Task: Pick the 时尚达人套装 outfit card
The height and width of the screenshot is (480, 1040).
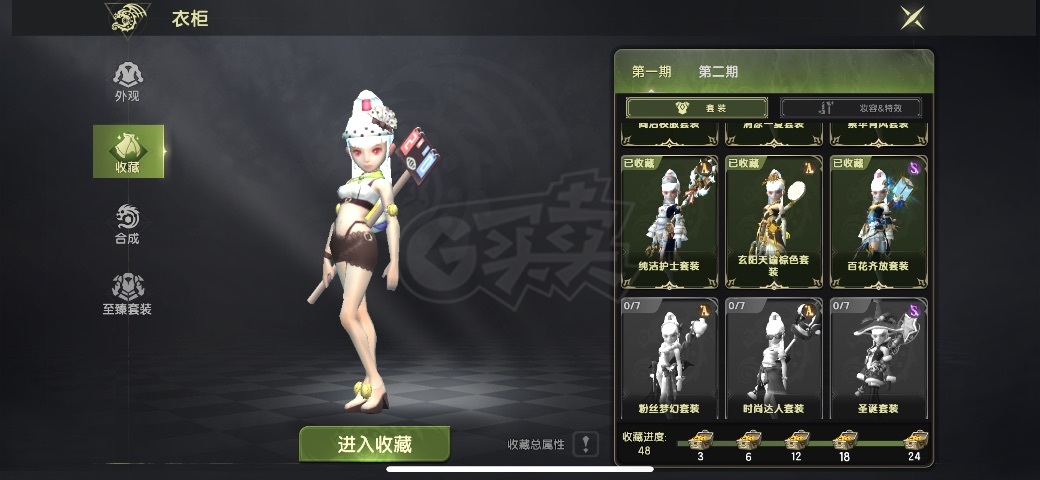Action: tap(774, 358)
